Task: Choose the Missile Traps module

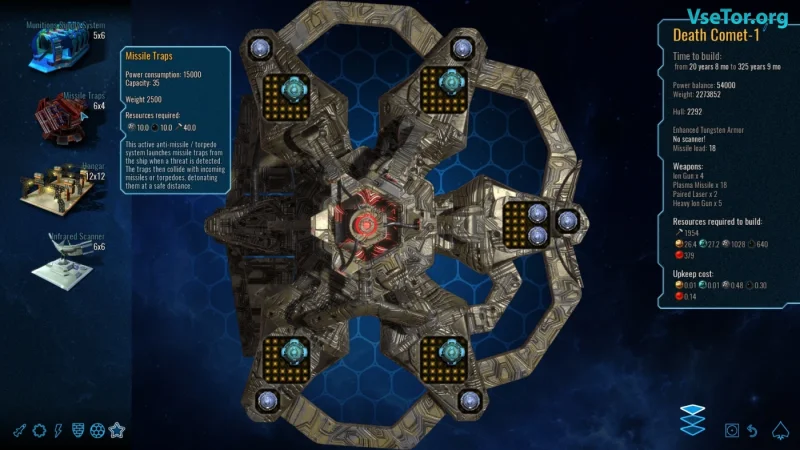Action: pos(64,117)
